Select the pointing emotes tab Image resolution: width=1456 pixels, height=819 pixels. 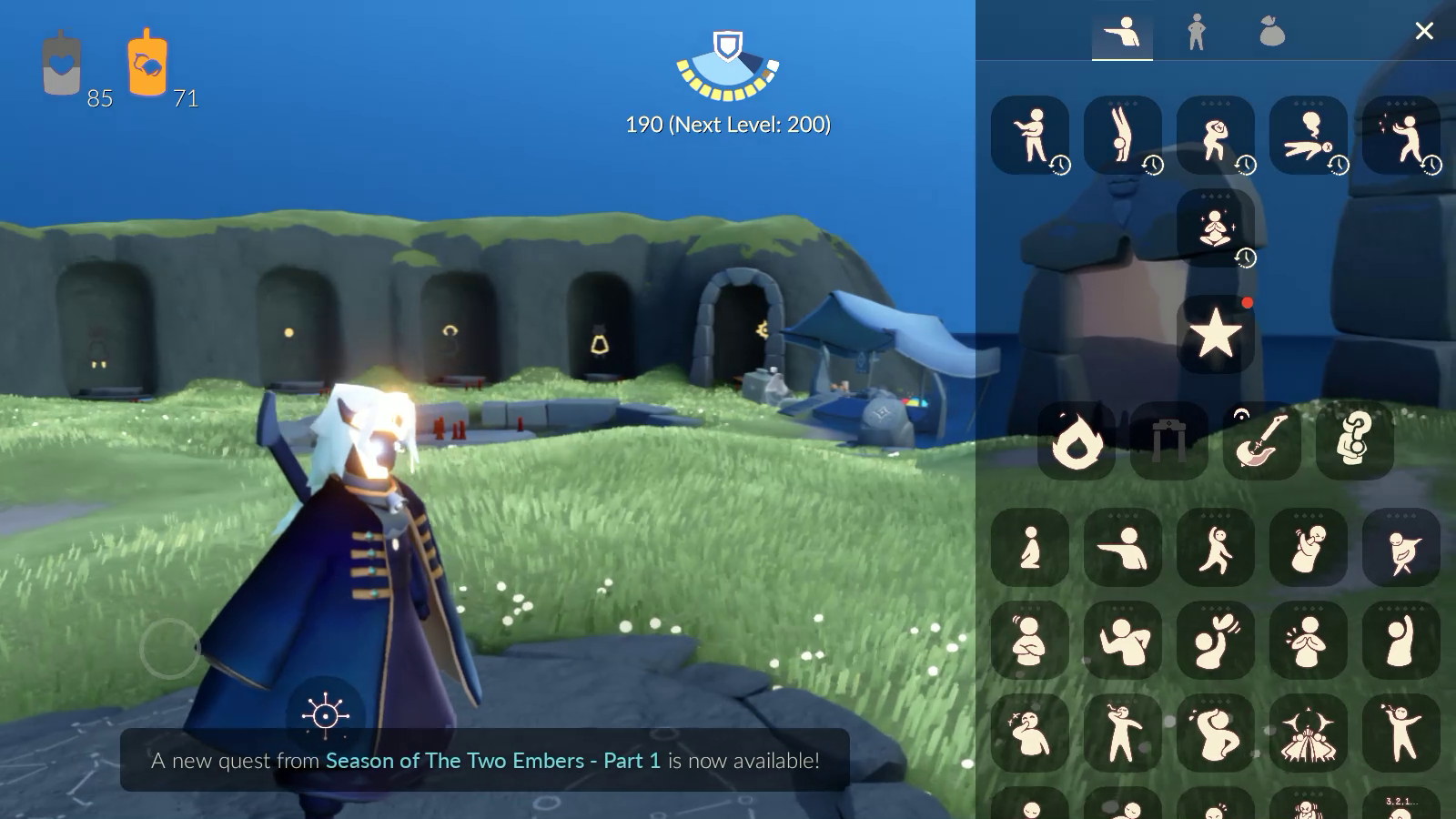tap(1122, 33)
